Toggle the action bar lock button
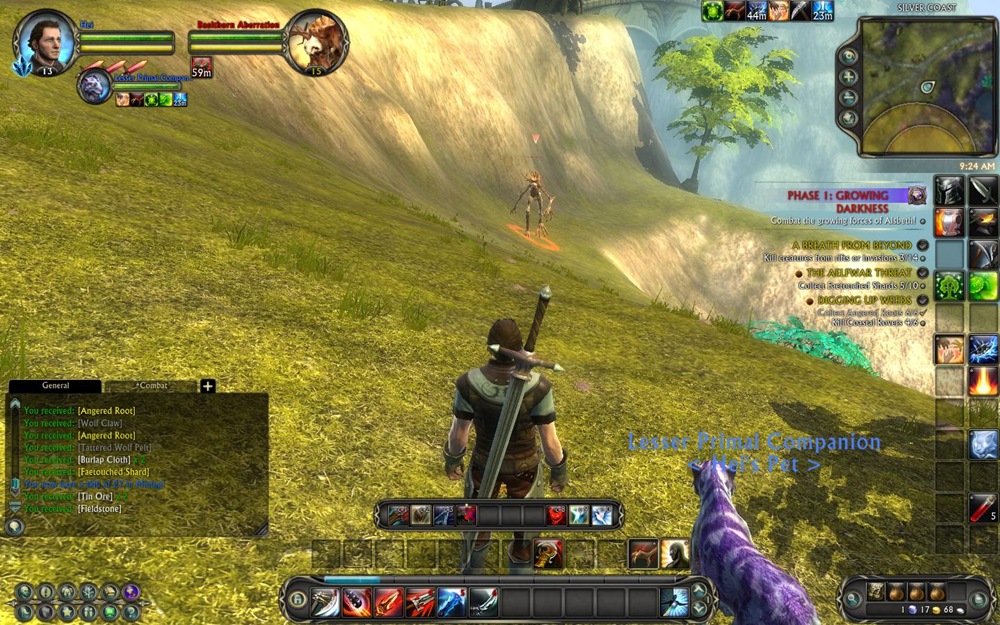Viewport: 1000px width, 625px height. tap(297, 599)
